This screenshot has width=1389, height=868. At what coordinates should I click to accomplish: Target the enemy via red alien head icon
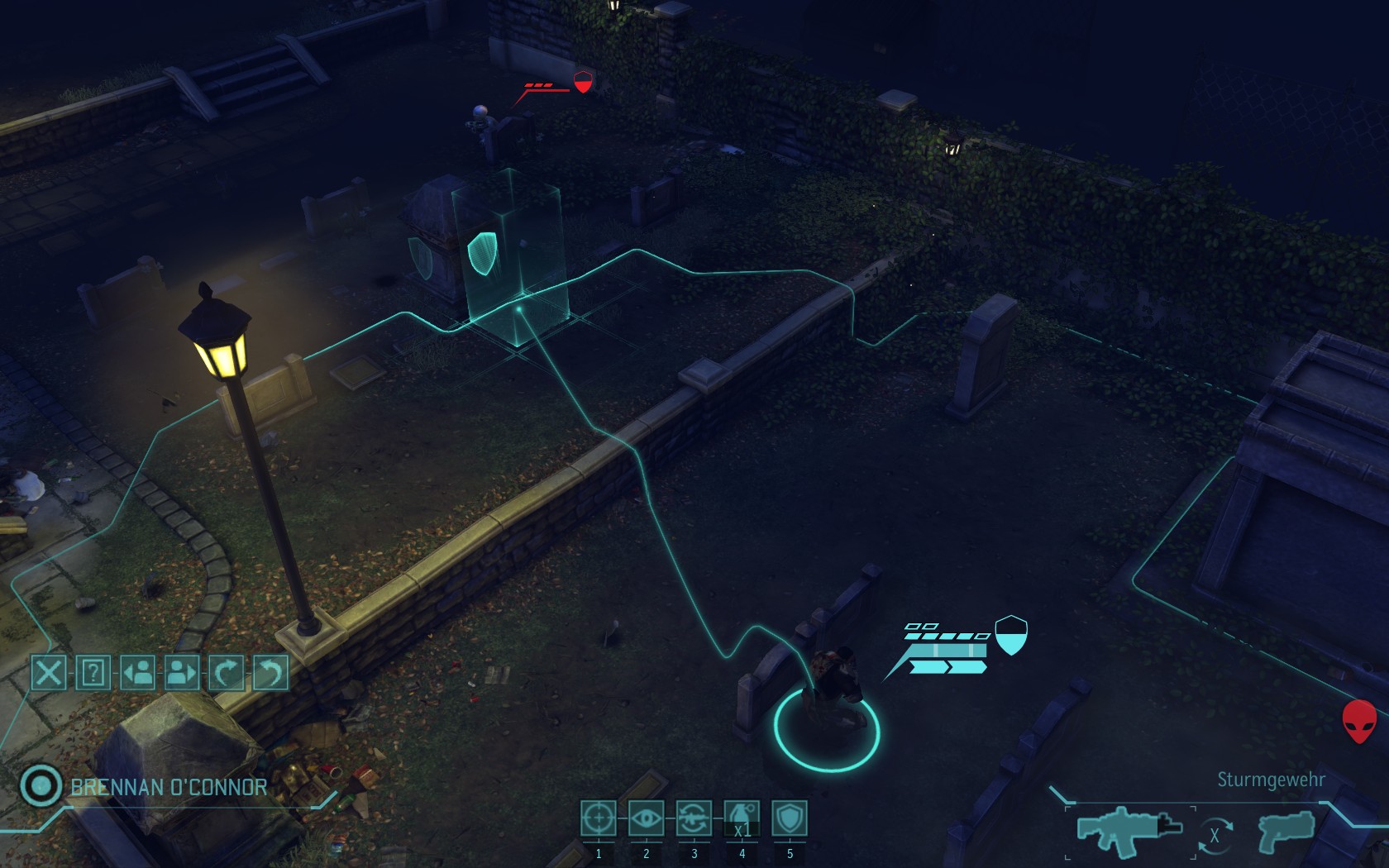click(x=1359, y=721)
